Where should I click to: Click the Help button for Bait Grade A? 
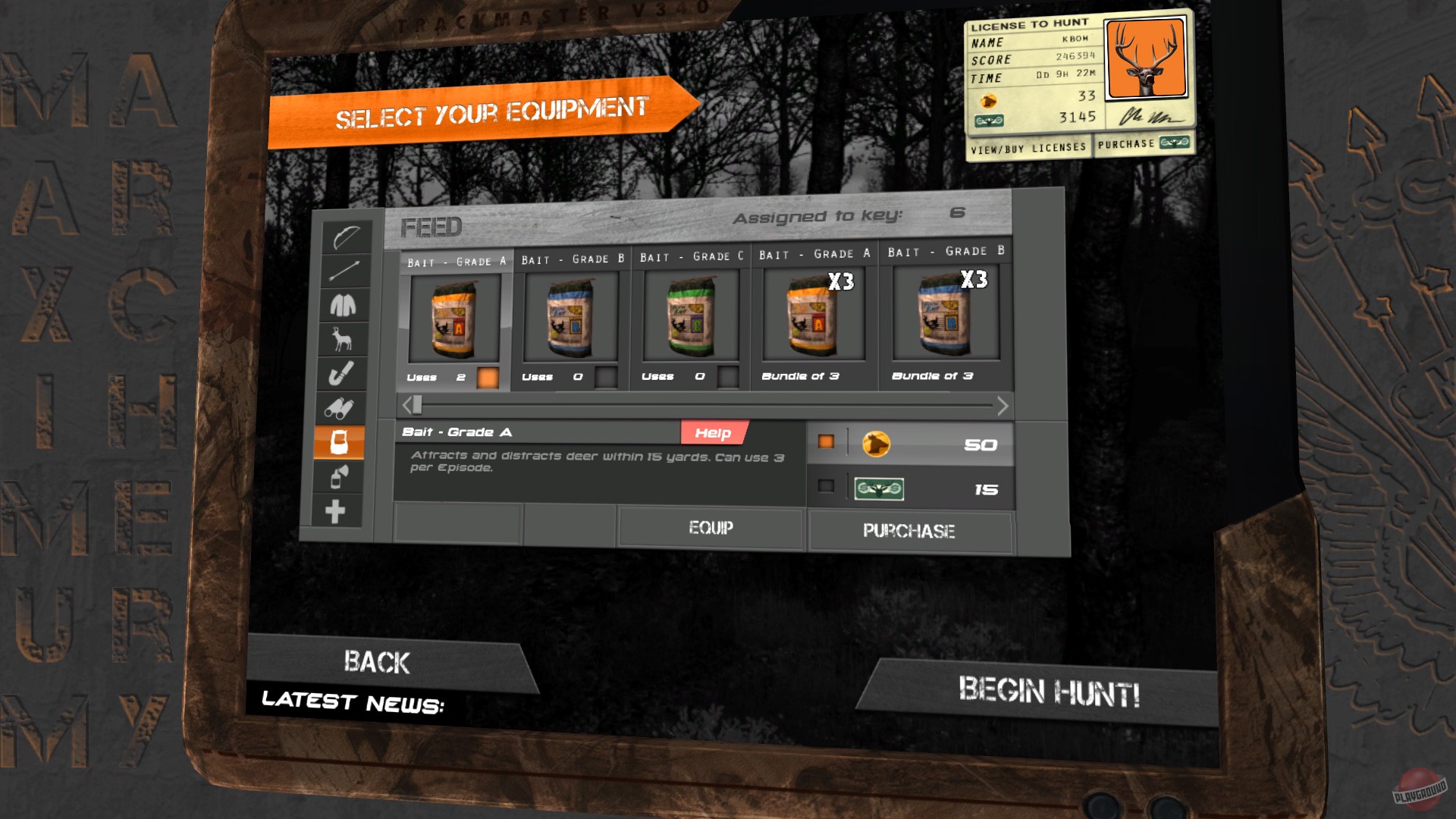click(714, 432)
